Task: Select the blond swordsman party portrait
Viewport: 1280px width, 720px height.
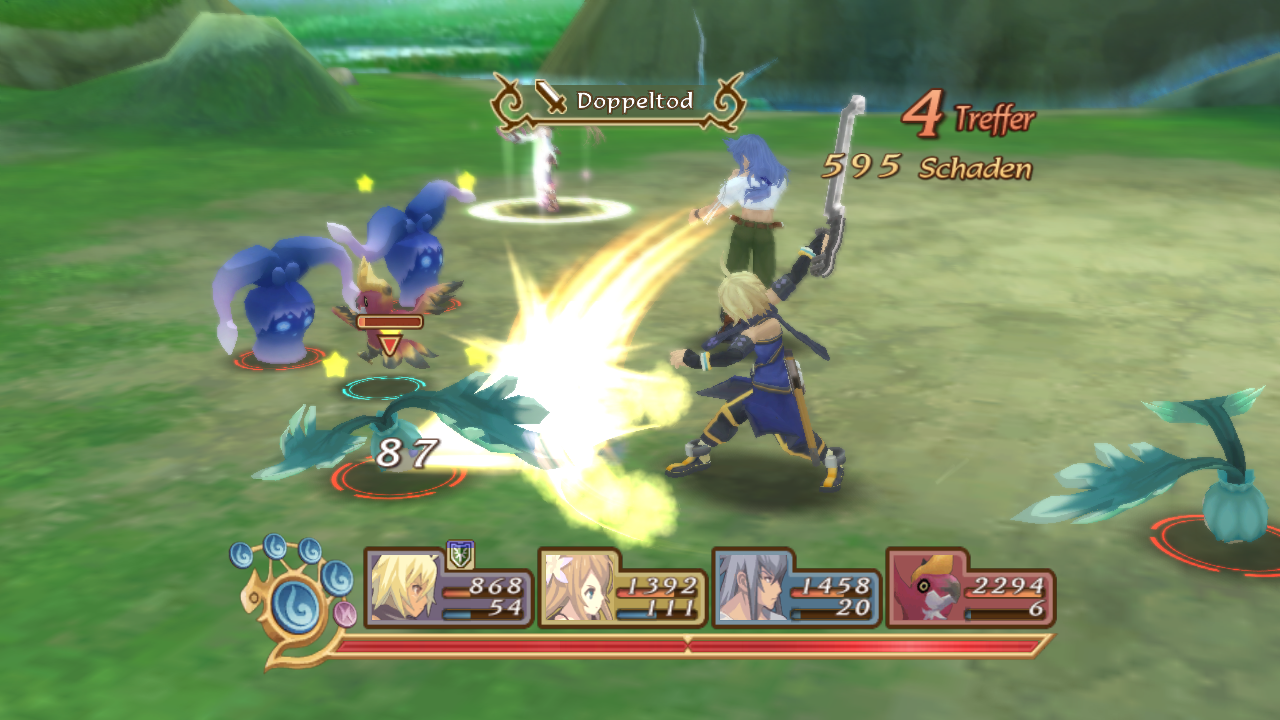Action: coord(402,587)
